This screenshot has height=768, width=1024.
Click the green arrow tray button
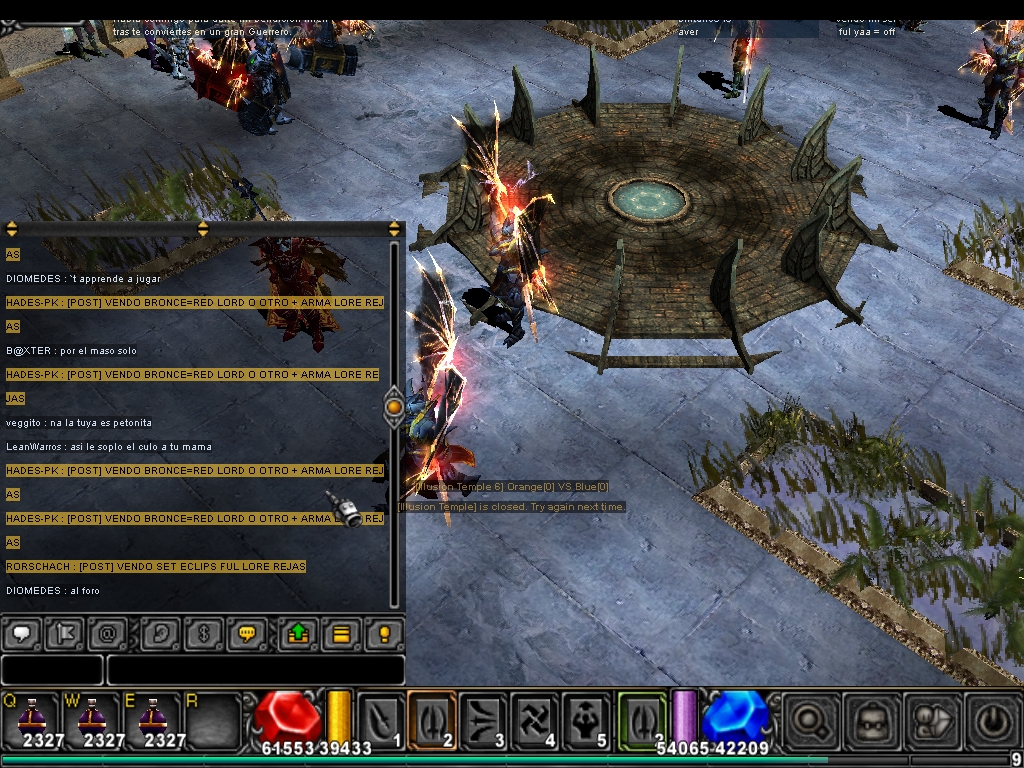tap(298, 633)
